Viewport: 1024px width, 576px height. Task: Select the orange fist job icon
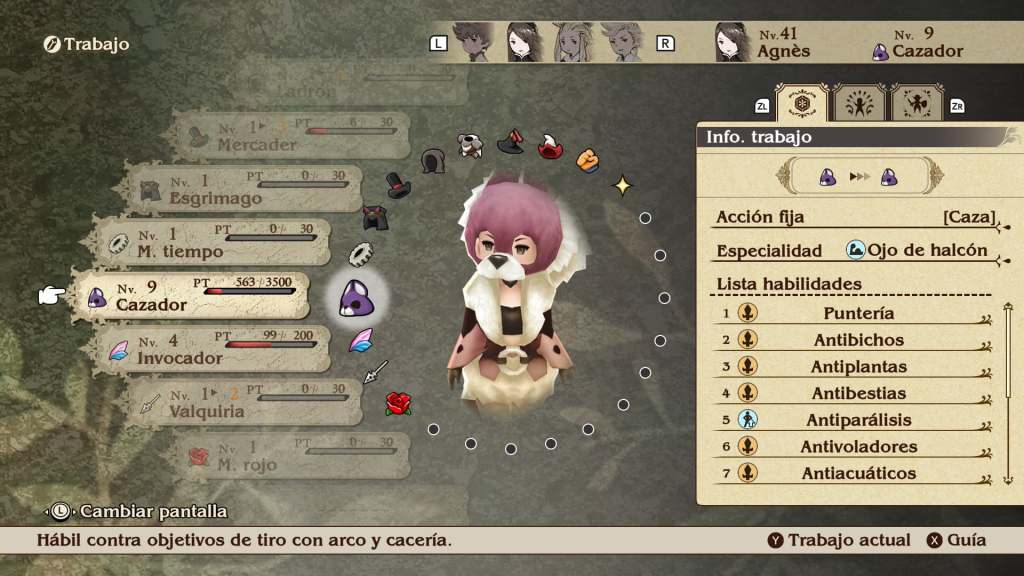587,159
